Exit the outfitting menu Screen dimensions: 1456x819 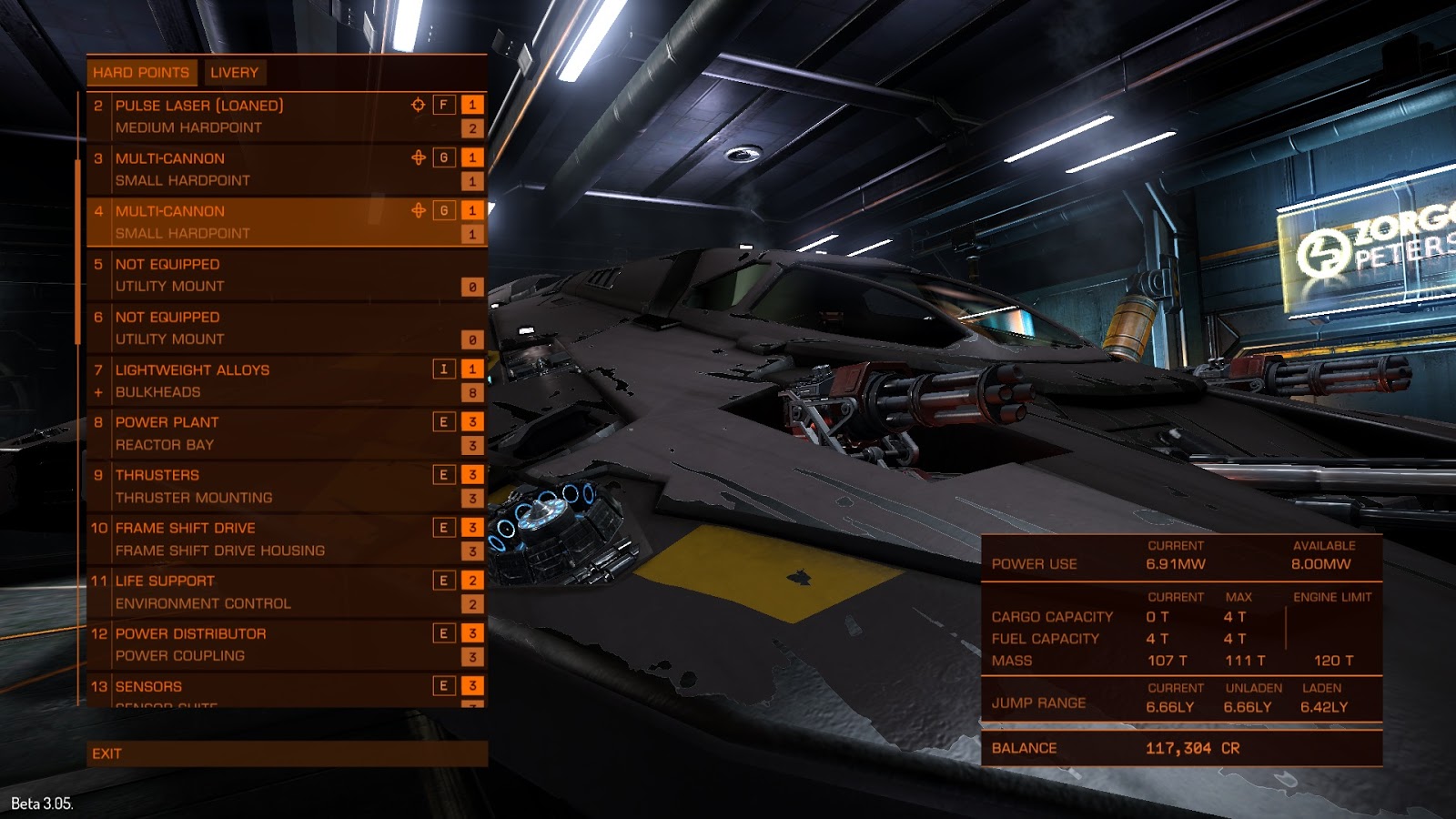tap(286, 753)
